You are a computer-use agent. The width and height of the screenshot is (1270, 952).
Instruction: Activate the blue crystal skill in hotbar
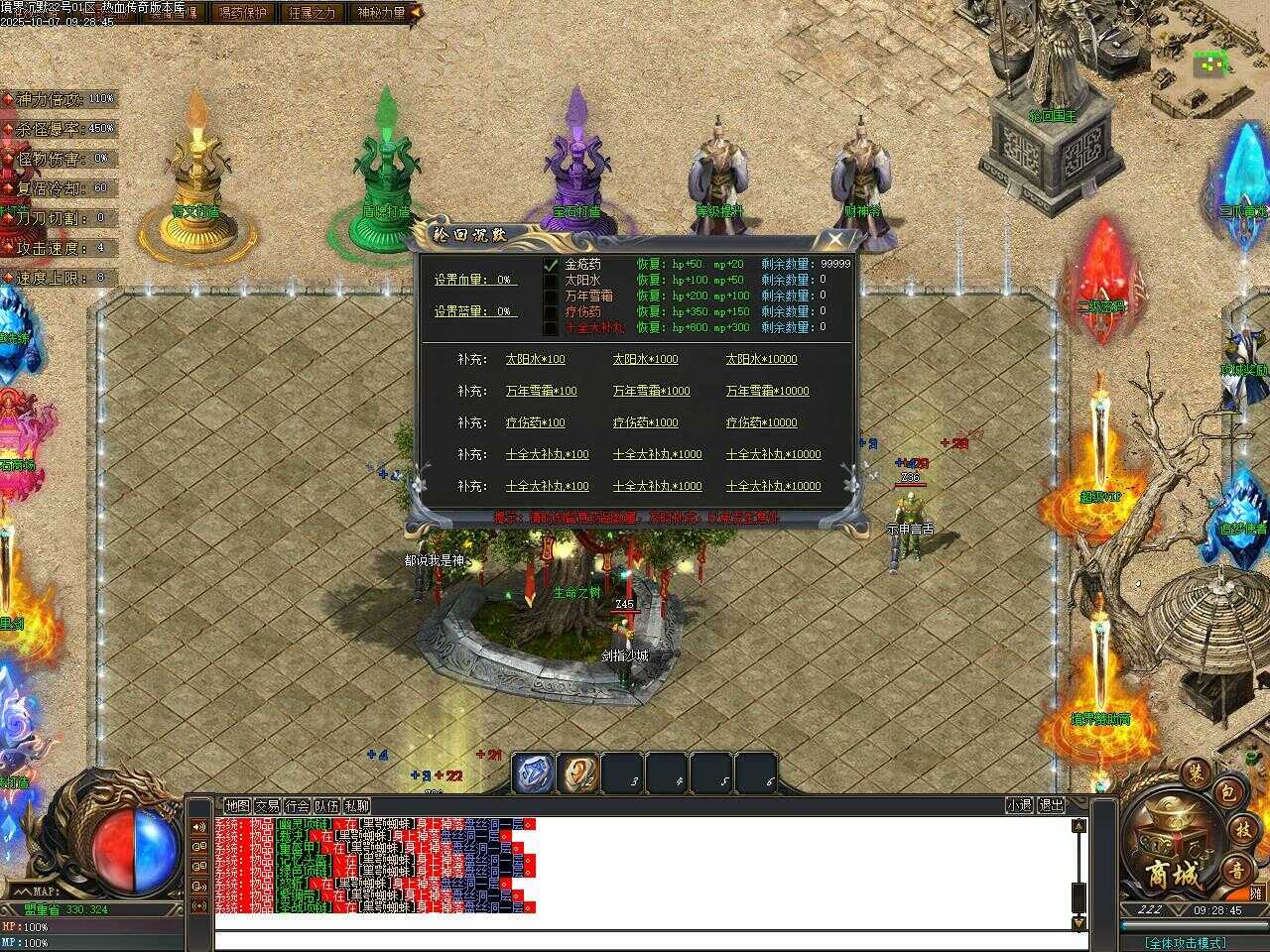coord(533,773)
